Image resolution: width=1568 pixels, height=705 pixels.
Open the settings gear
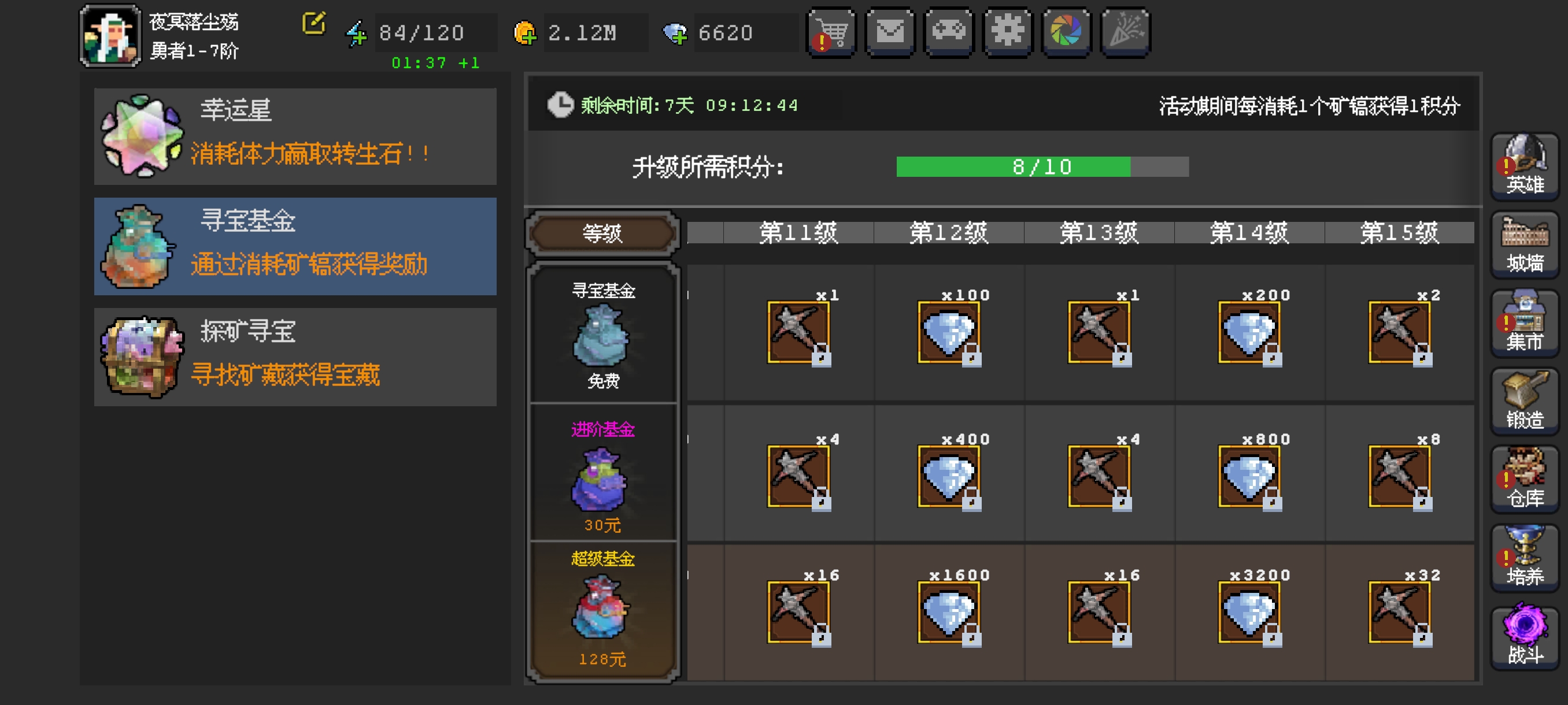pyautogui.click(x=1008, y=33)
